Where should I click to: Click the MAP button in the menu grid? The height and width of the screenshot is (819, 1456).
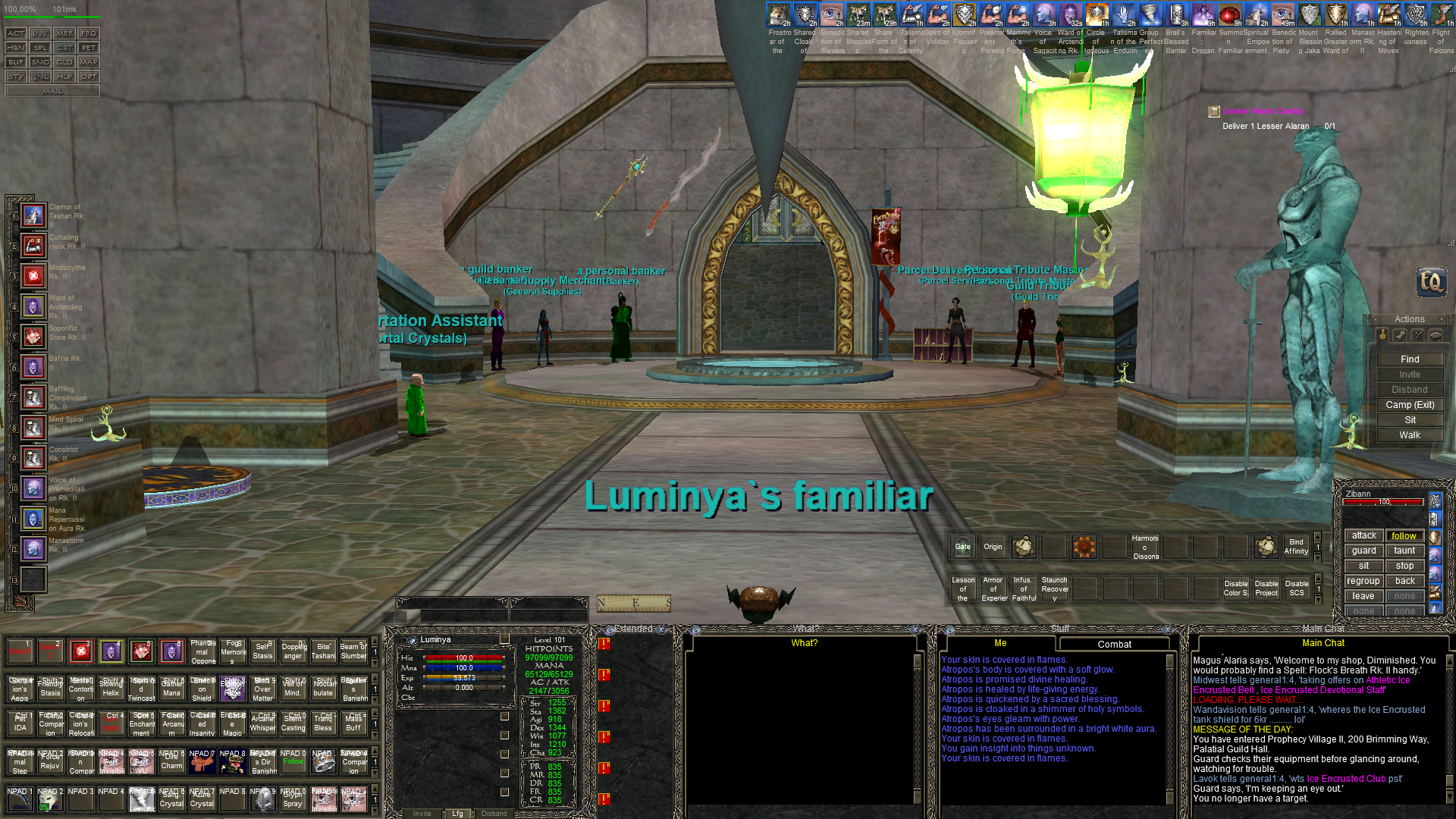pos(89,62)
